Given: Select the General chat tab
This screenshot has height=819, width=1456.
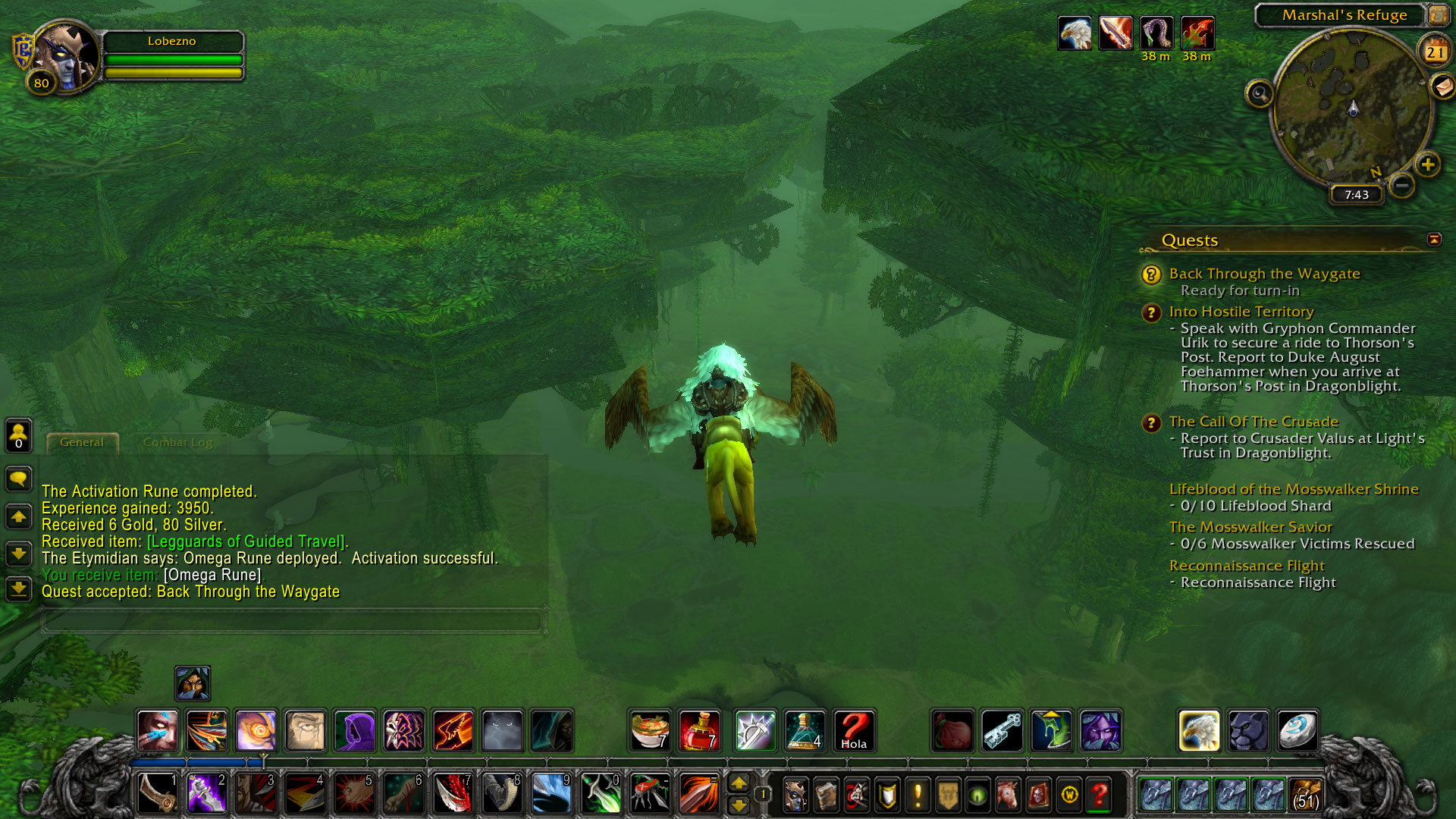Looking at the screenshot, I should pyautogui.click(x=82, y=442).
